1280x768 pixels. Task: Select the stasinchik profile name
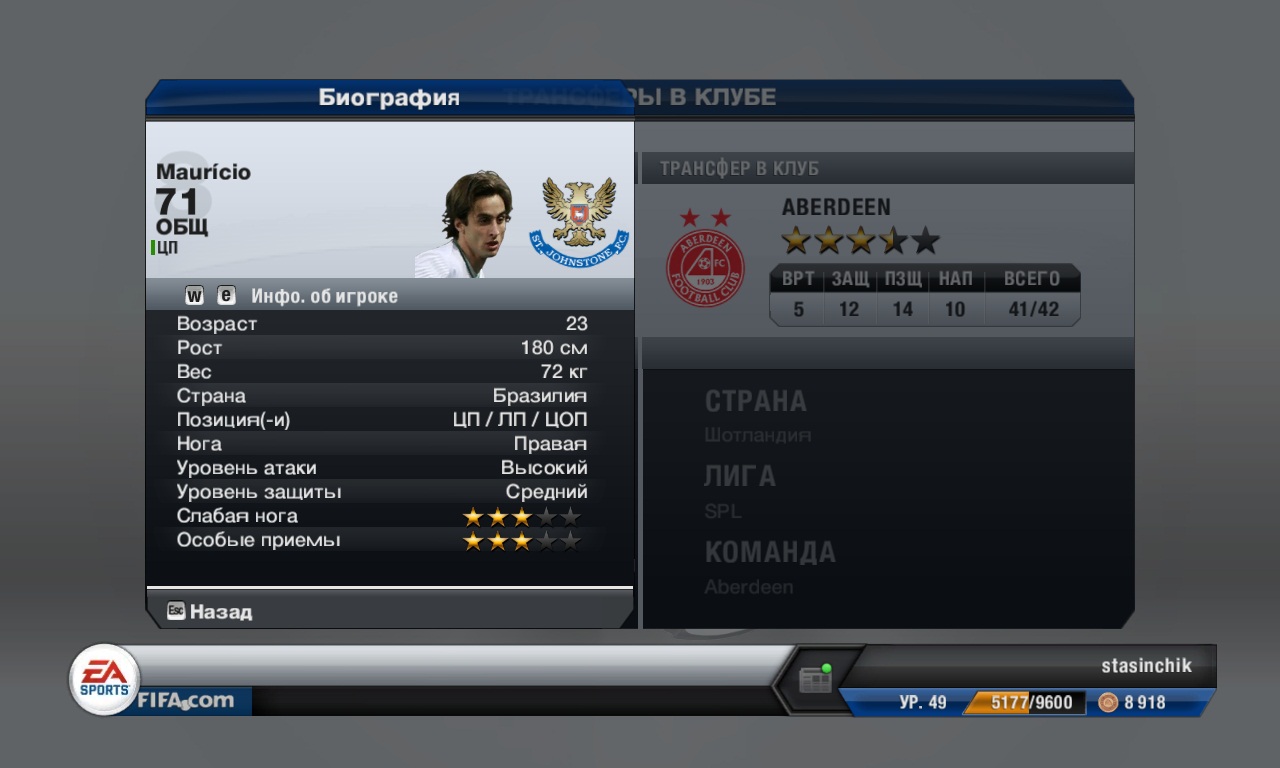click(x=1146, y=666)
